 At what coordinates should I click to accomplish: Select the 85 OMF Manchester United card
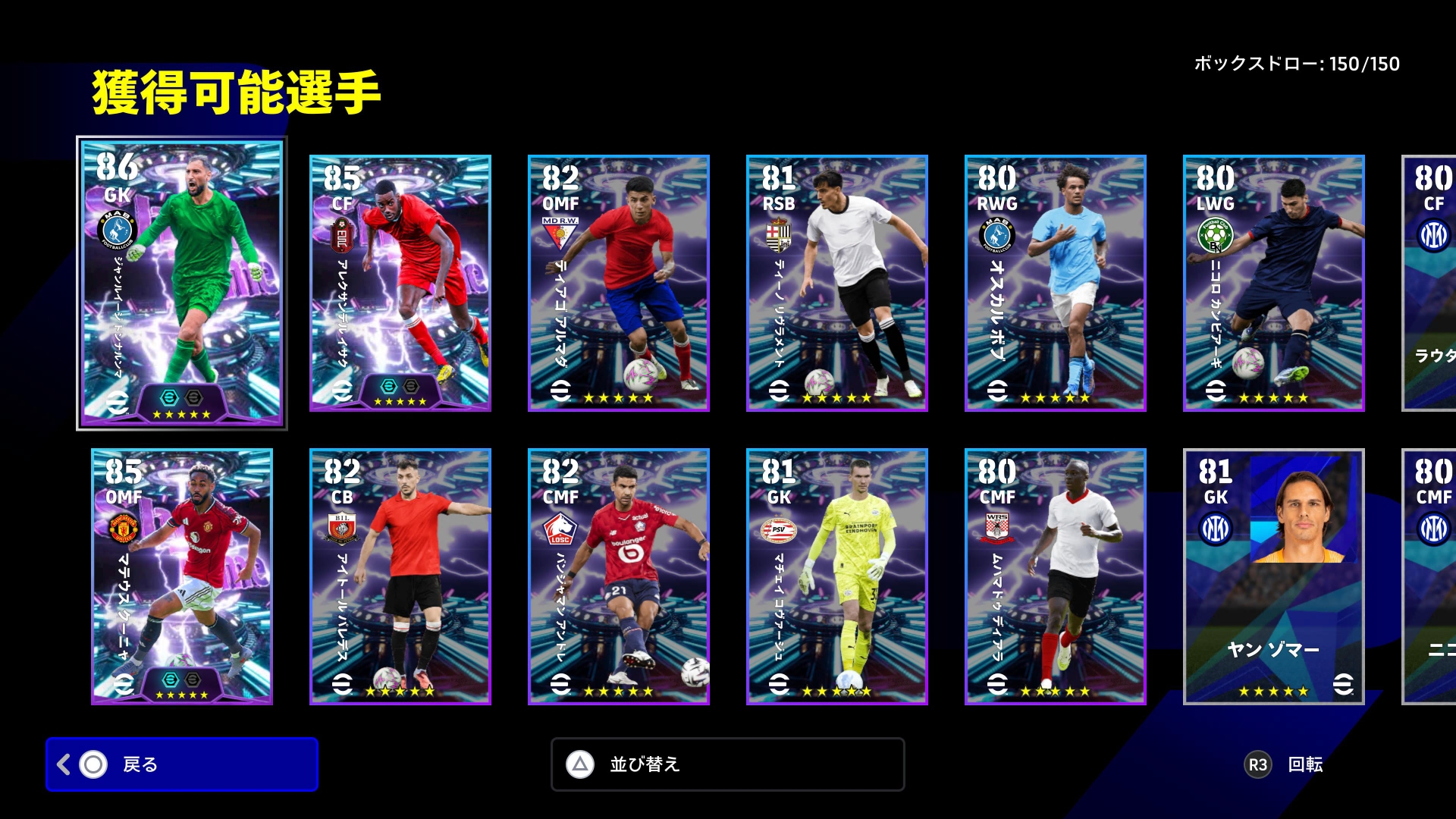click(x=182, y=576)
